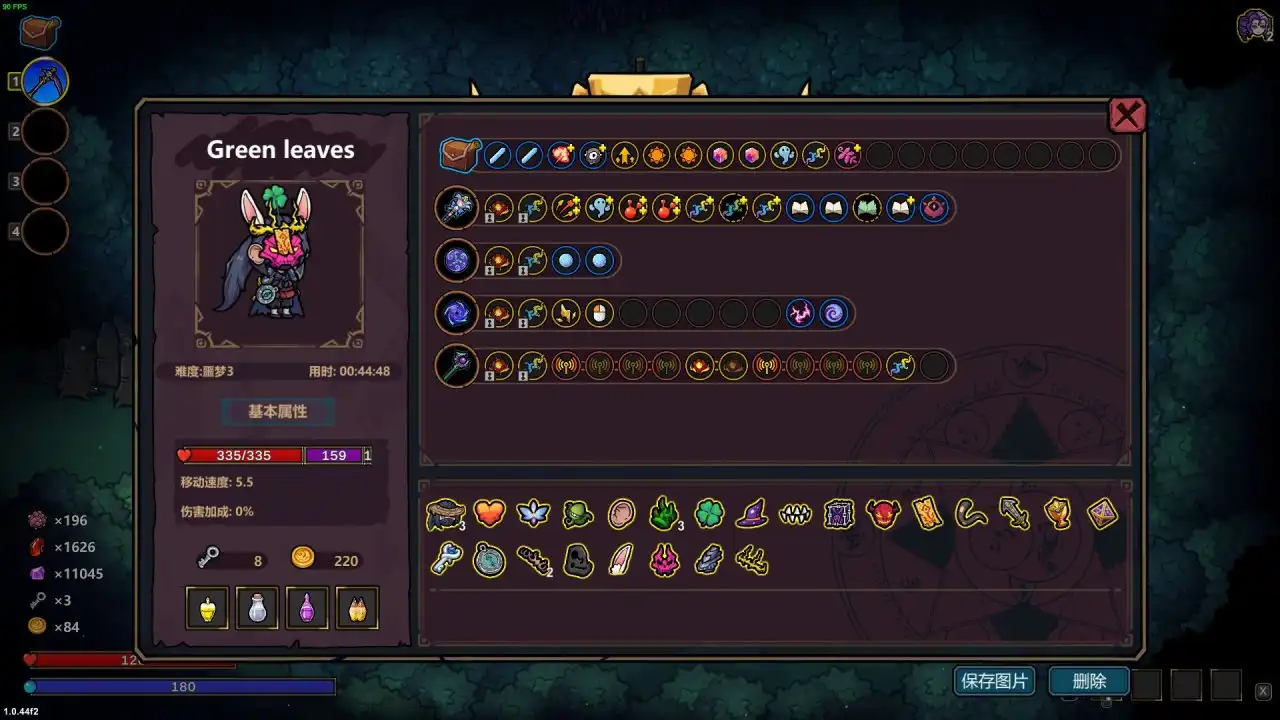Screen dimensions: 1280x720
Task: Select the four-leaf clover item
Action: click(x=709, y=514)
